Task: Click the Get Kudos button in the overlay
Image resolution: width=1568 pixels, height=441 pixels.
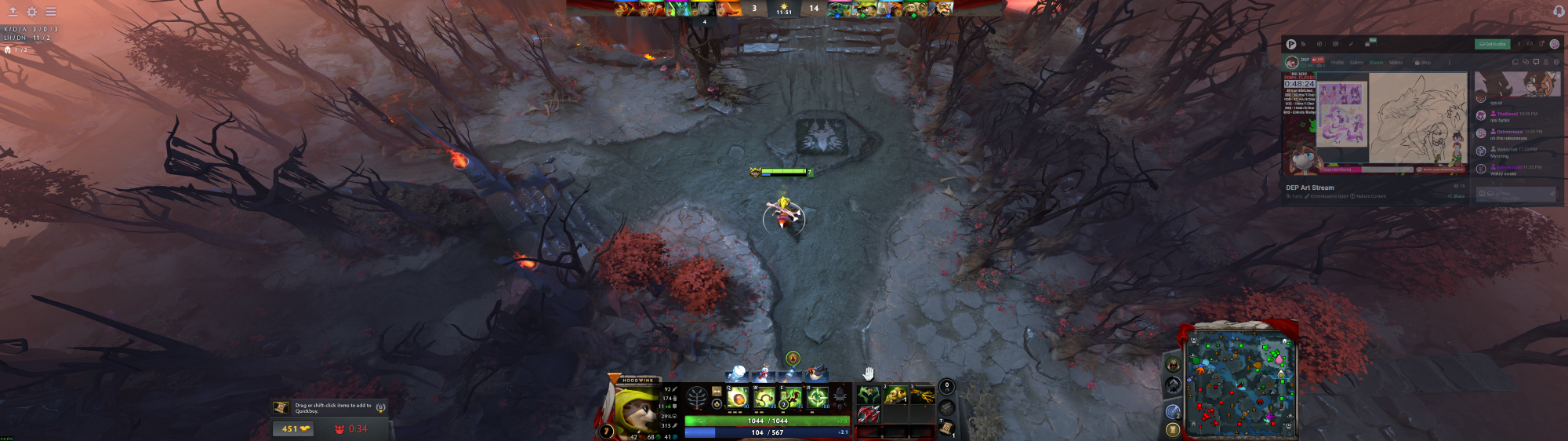Action: tap(1491, 44)
